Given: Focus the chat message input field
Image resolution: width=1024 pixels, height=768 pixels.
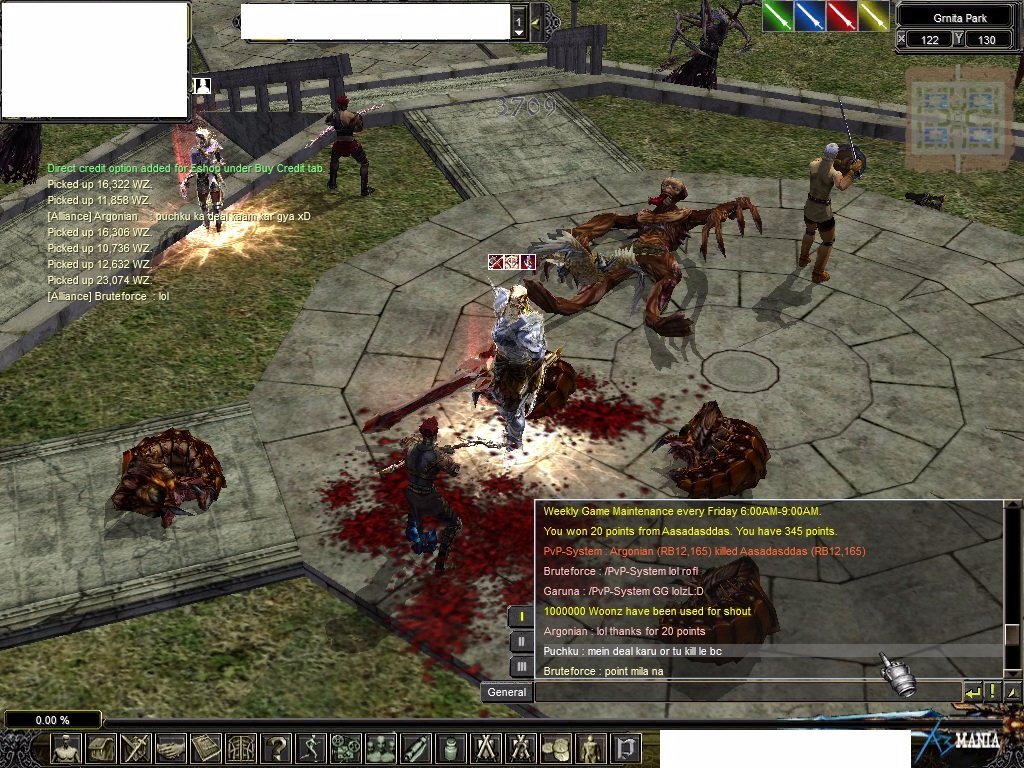Looking at the screenshot, I should point(747,692).
